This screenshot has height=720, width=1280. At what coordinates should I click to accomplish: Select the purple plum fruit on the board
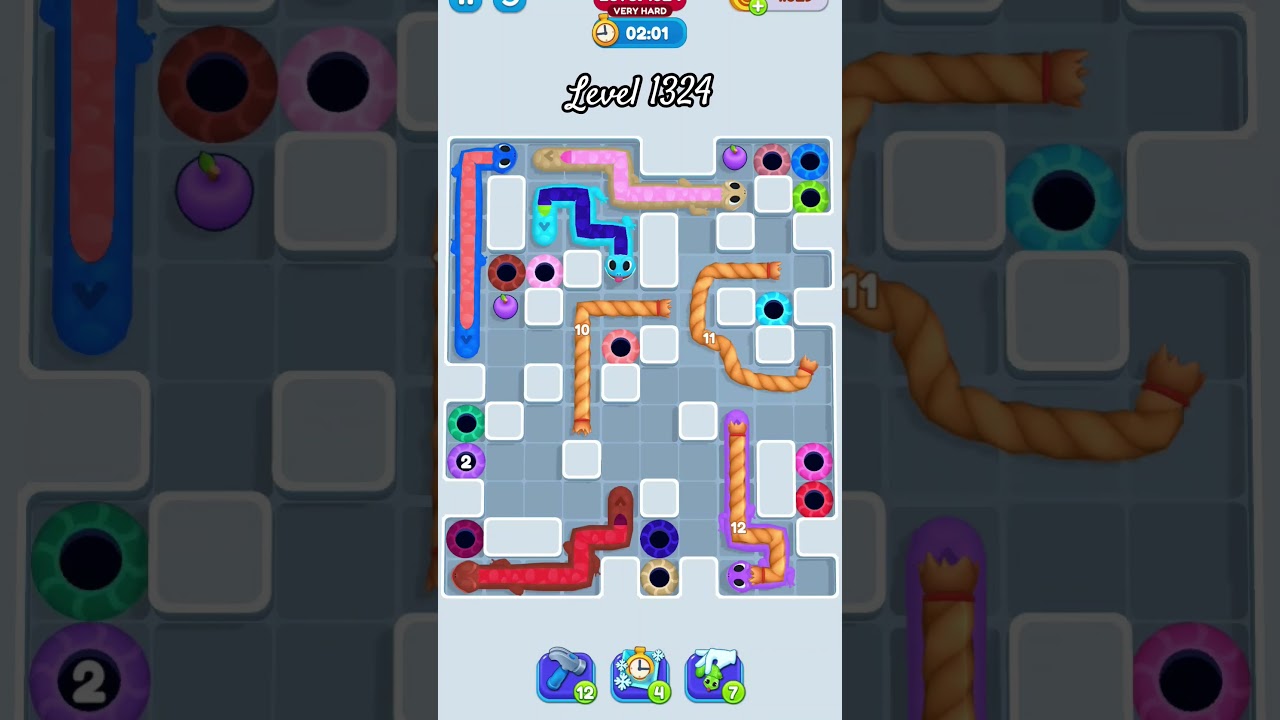(504, 308)
